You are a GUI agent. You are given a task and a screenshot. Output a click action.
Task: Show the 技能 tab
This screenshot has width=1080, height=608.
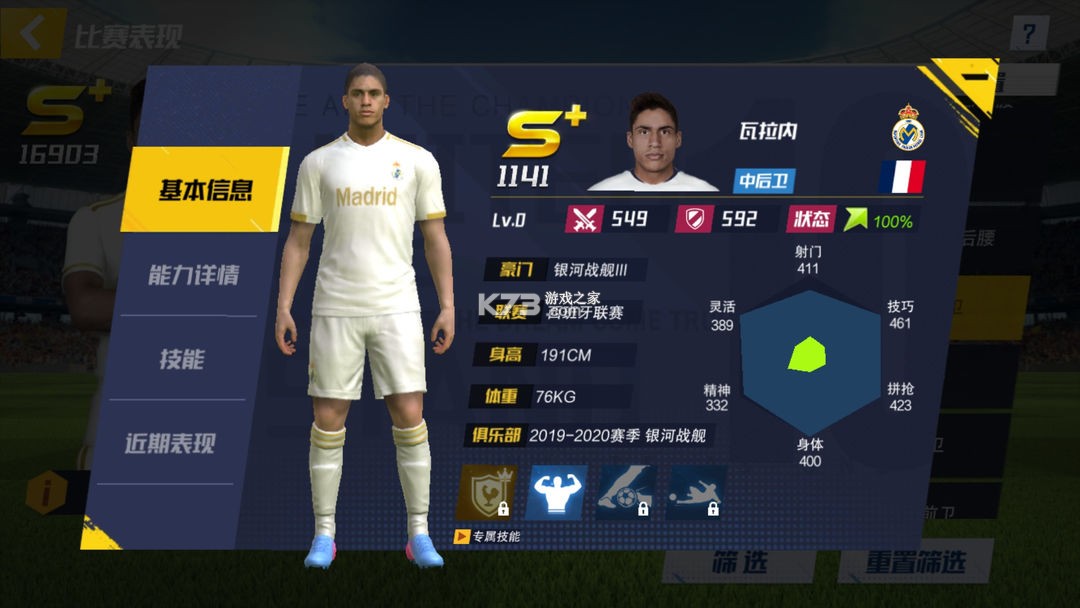tap(182, 359)
